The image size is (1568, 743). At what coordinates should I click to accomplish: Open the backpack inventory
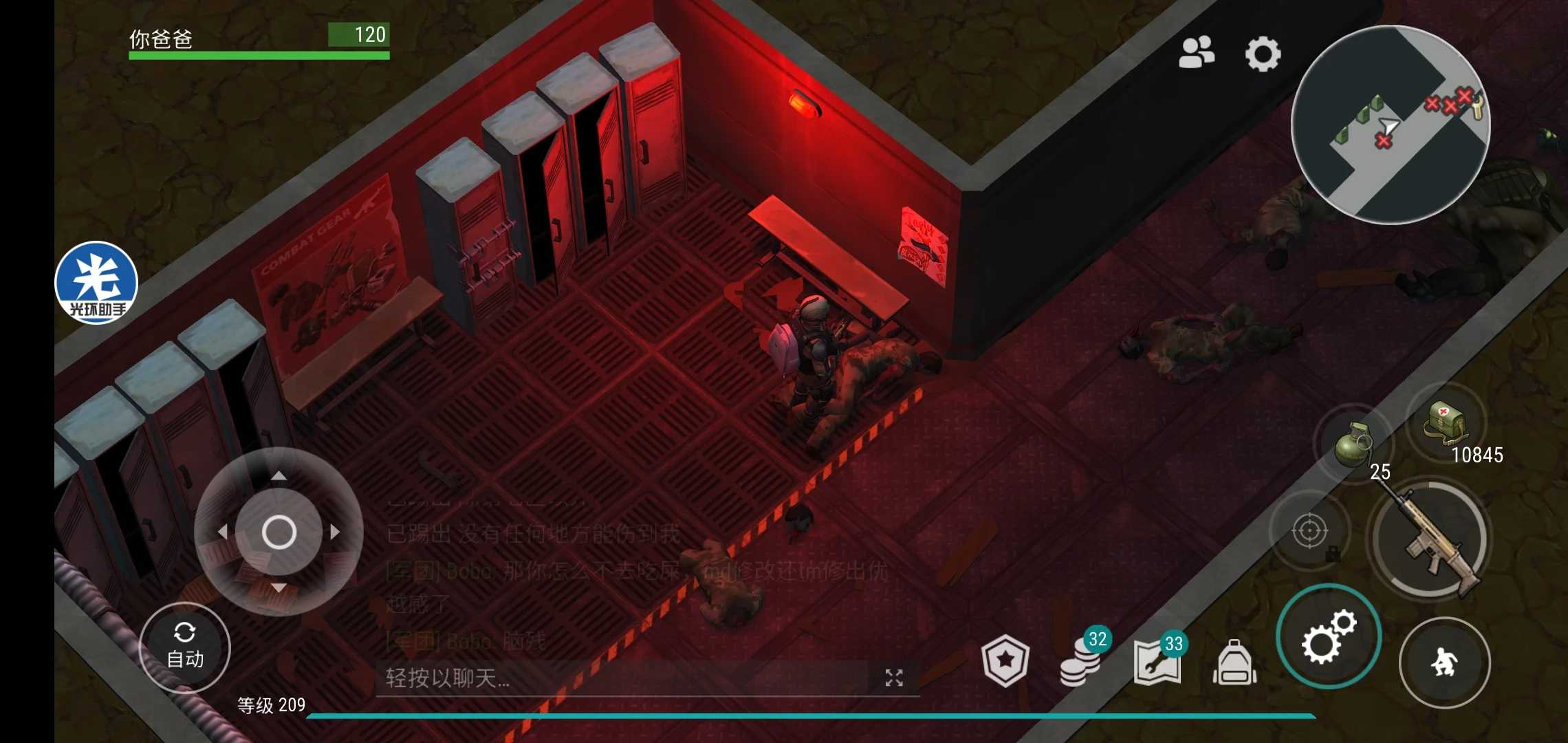coord(1234,663)
